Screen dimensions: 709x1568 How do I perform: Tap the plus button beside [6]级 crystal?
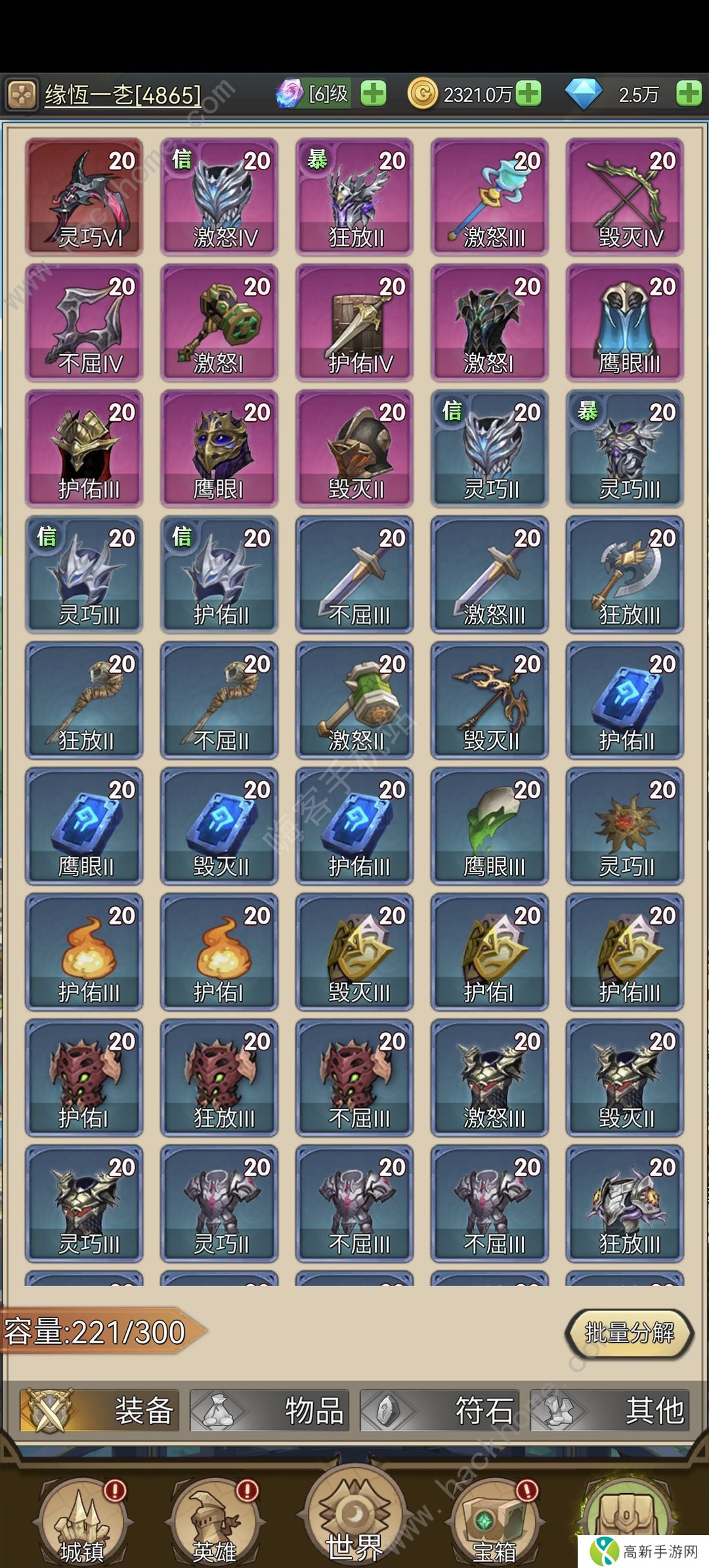374,94
